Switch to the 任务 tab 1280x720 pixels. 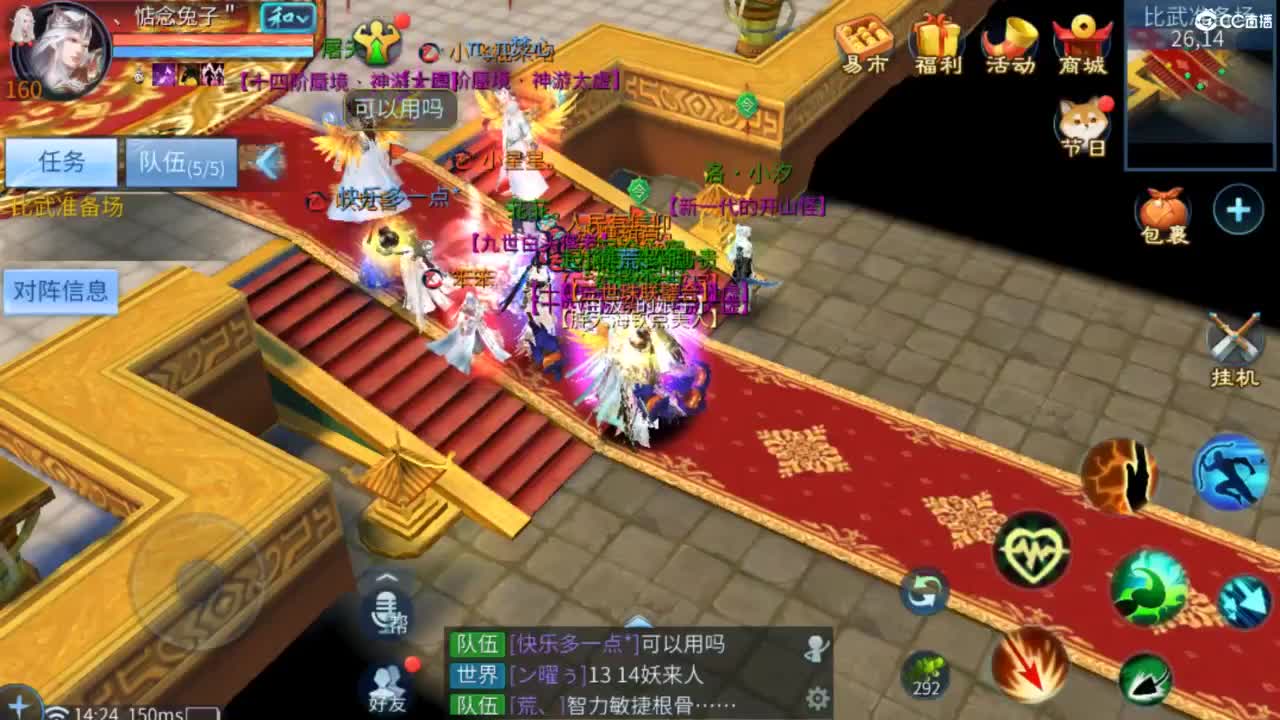(x=62, y=160)
